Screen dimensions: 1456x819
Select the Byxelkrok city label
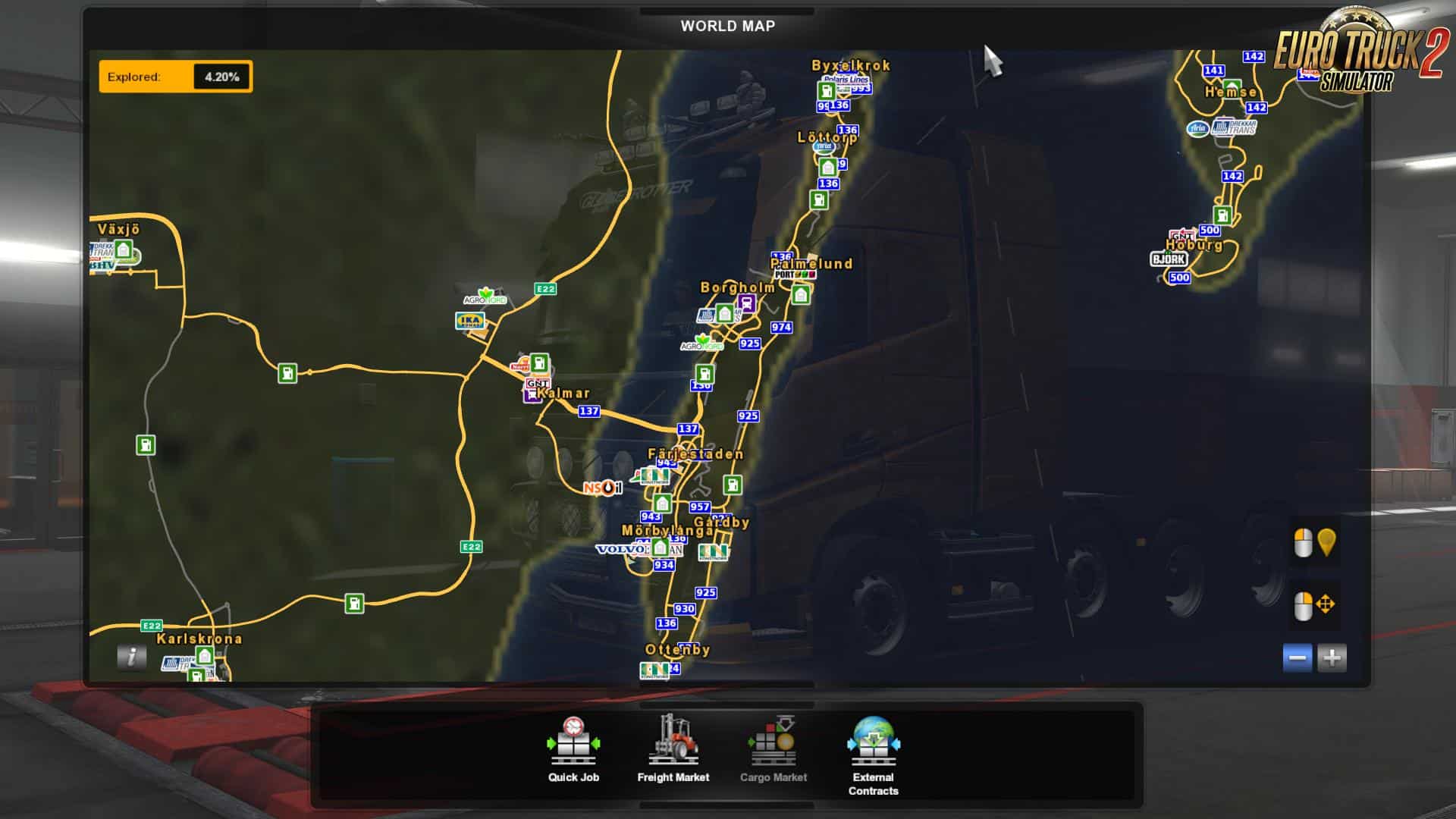coord(851,65)
